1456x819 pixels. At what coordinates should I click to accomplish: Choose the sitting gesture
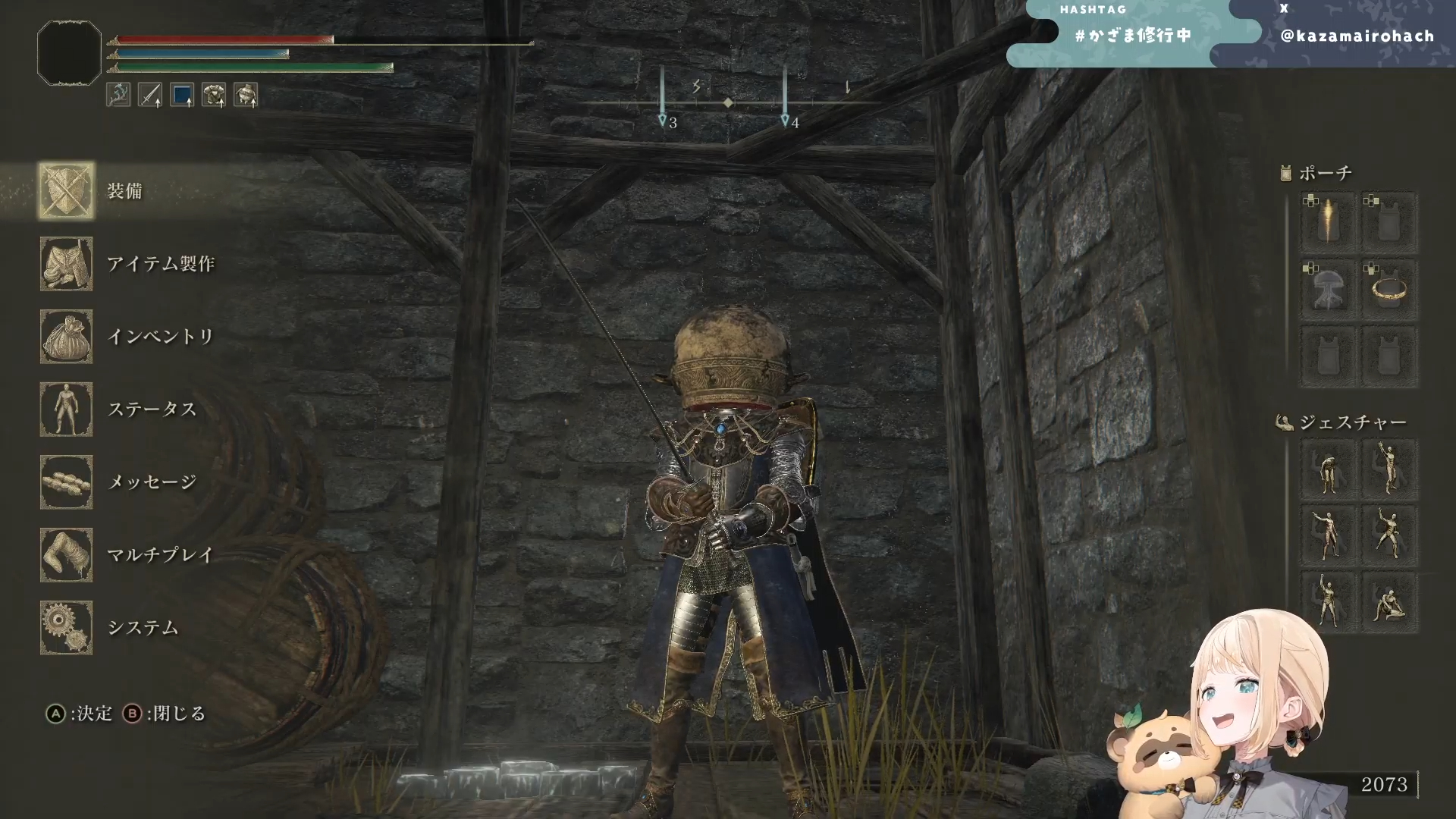click(1389, 604)
